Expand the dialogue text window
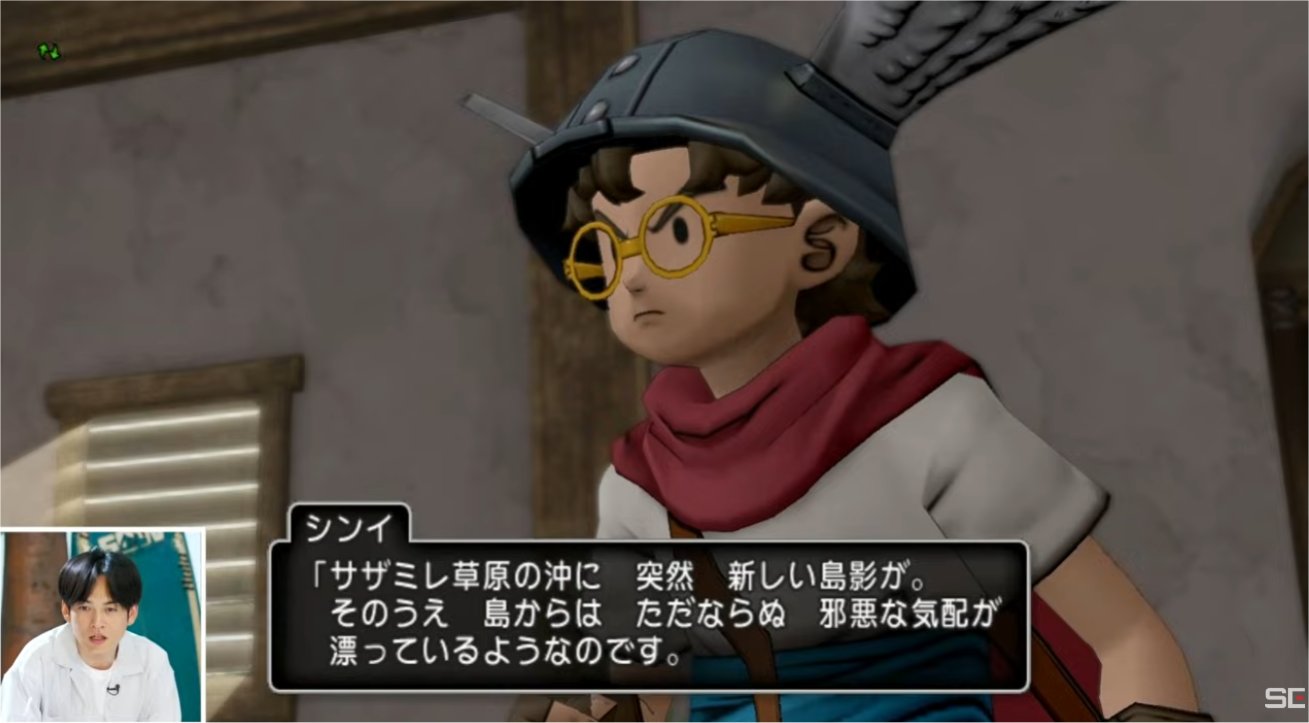 [650, 615]
